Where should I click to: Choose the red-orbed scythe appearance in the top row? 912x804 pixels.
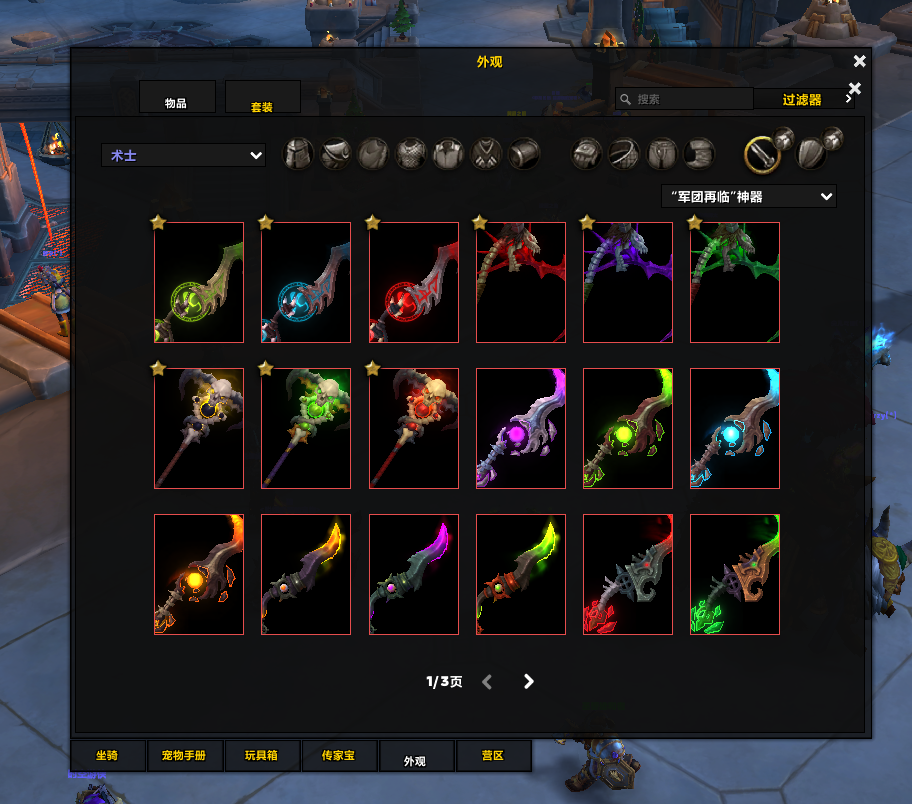pos(413,282)
